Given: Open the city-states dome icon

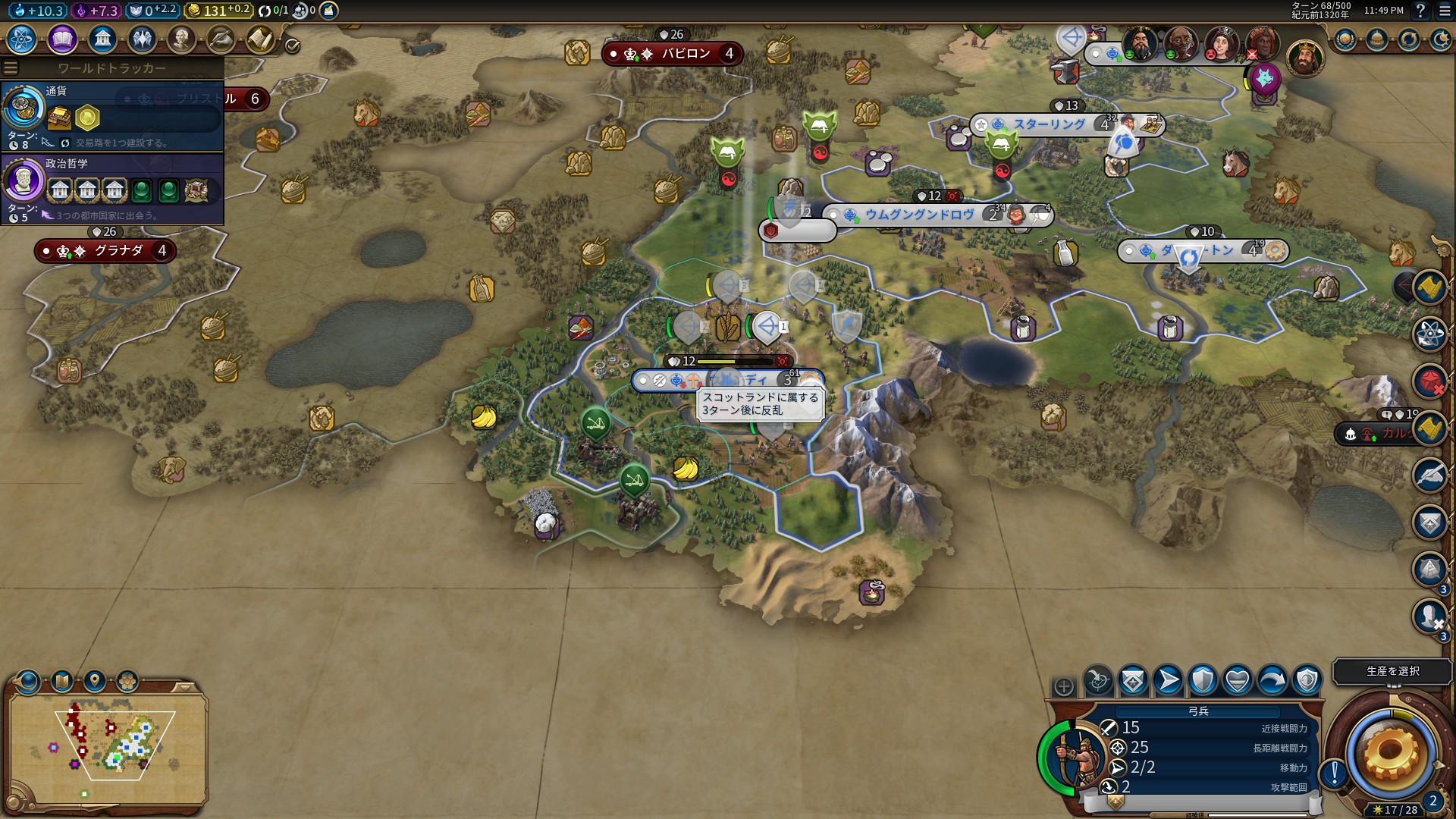Looking at the screenshot, I should [1377, 39].
